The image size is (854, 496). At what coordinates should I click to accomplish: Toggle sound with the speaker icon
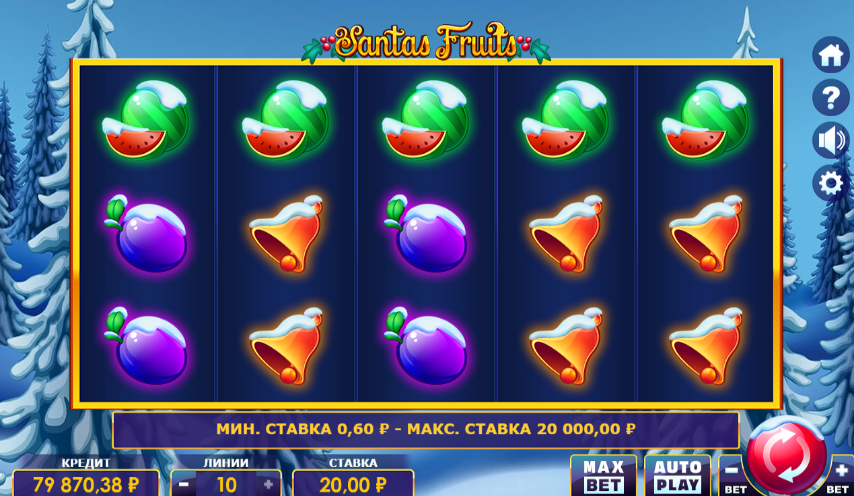(x=830, y=141)
